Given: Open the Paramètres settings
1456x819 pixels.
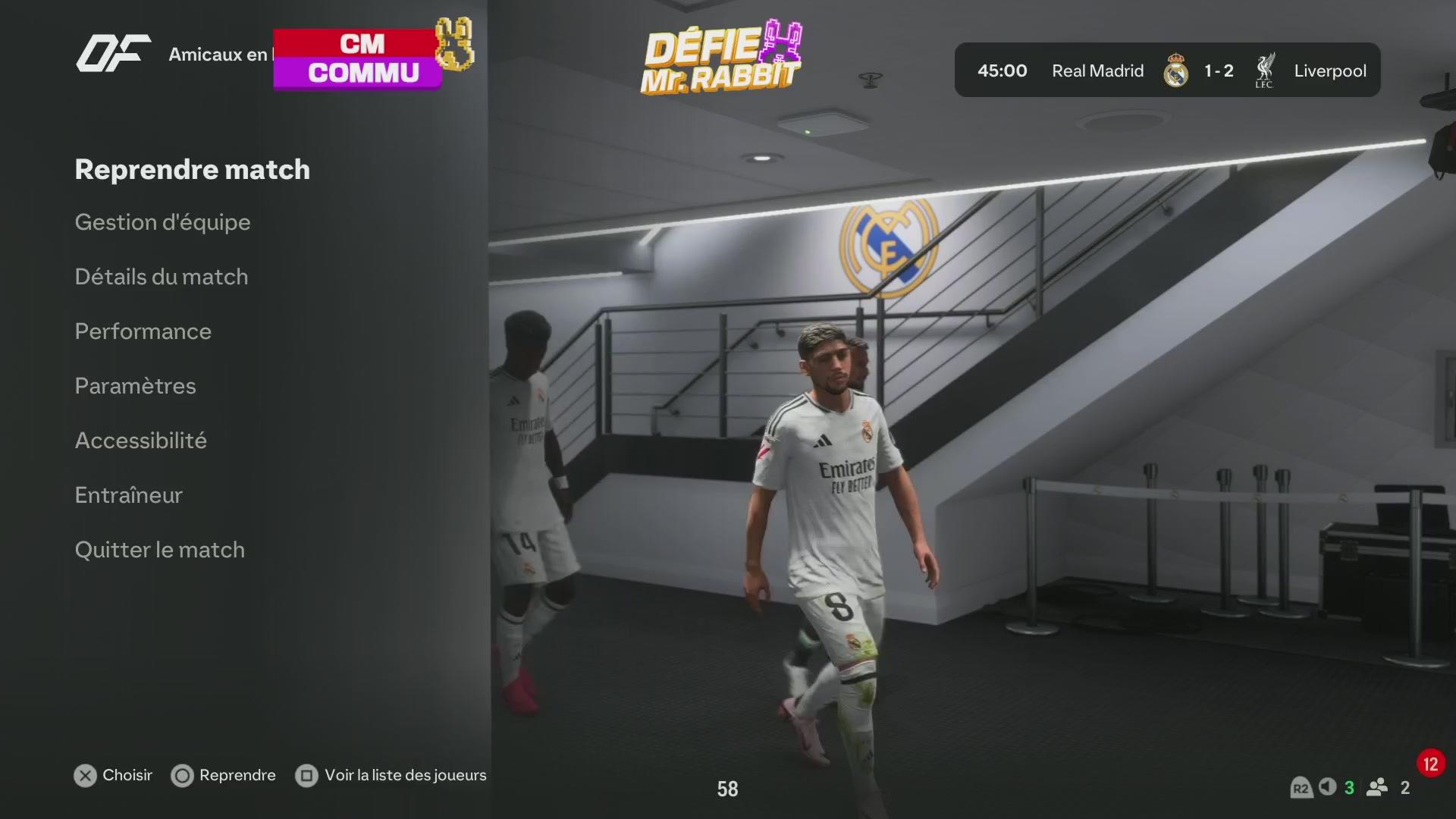Looking at the screenshot, I should click(135, 386).
